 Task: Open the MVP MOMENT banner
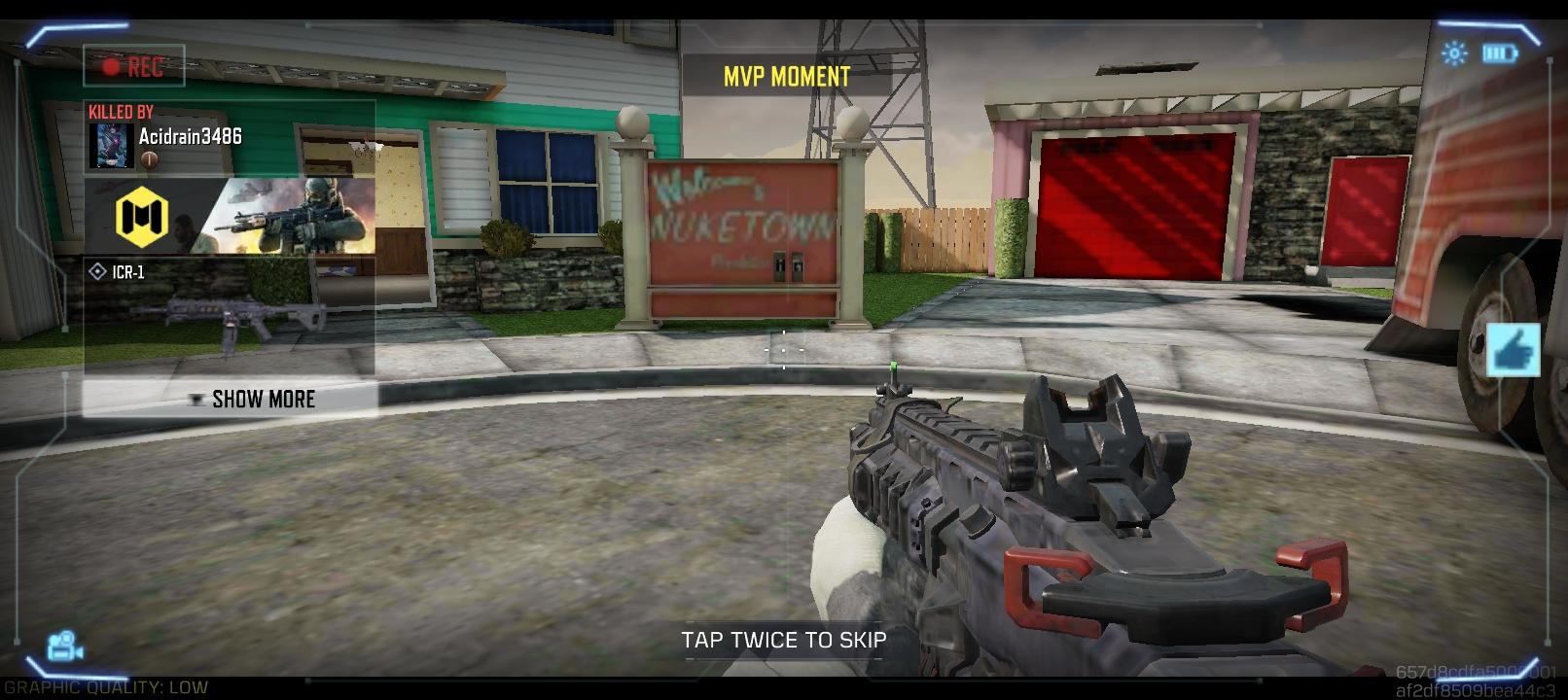784,74
